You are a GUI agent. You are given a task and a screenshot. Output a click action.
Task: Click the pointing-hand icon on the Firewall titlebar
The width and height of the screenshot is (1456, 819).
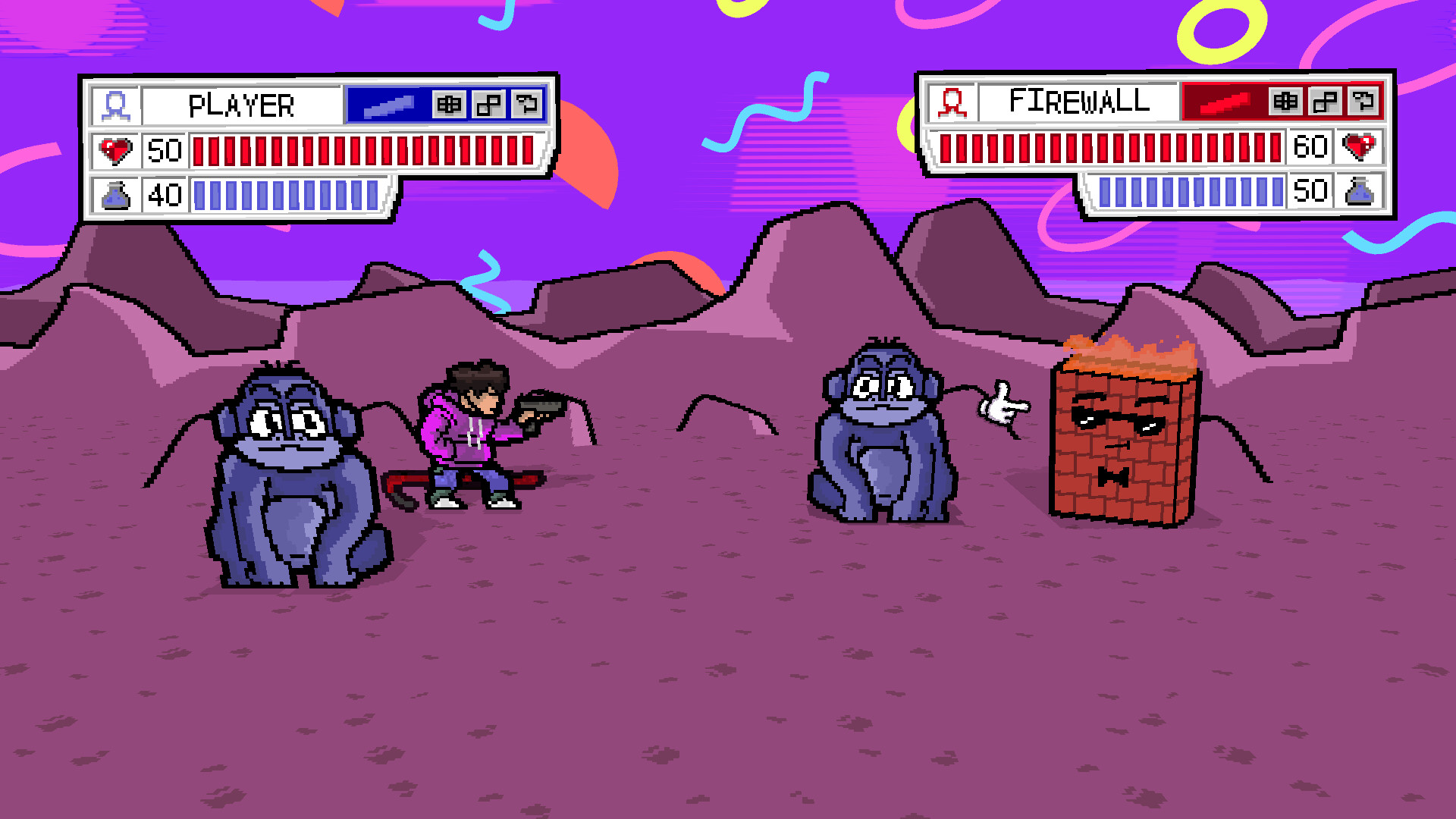tap(1363, 103)
